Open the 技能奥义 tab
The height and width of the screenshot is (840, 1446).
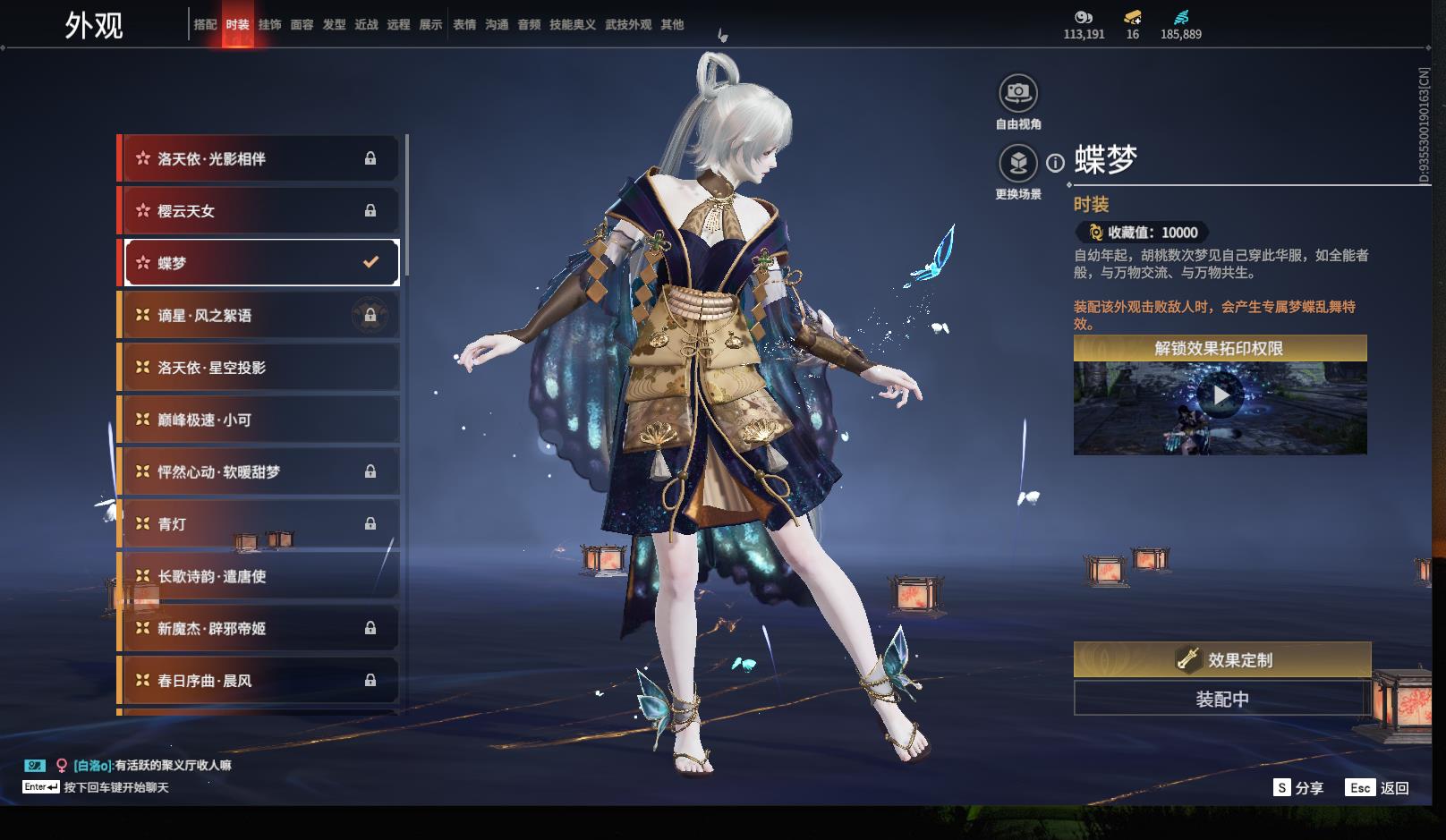572,25
